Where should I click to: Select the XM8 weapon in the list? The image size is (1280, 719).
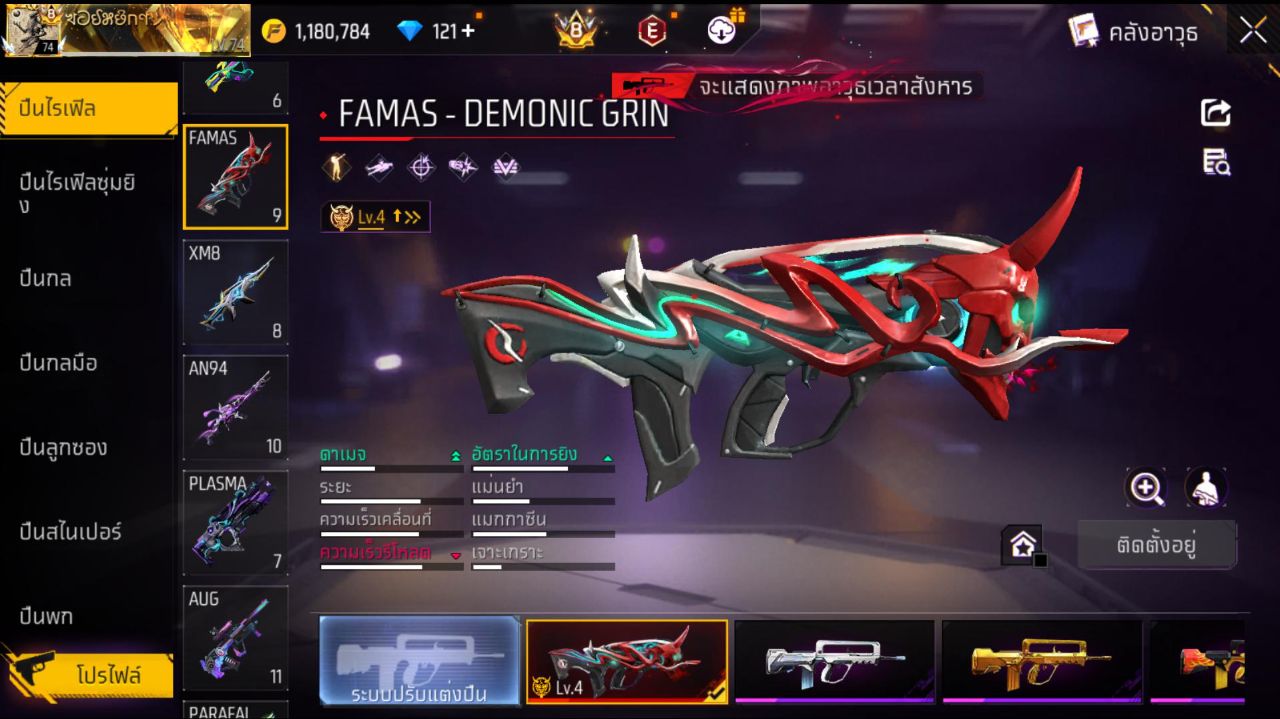click(x=235, y=292)
